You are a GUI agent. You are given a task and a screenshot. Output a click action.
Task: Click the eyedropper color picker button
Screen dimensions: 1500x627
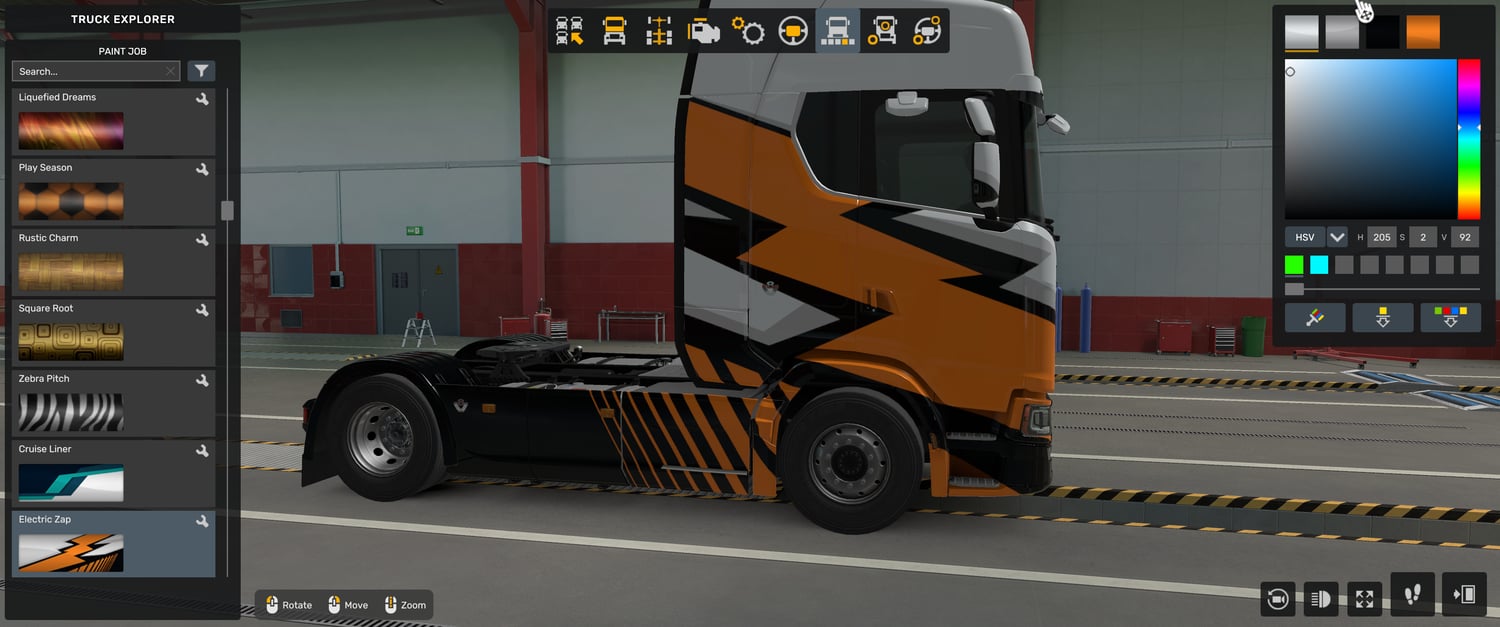(1315, 318)
